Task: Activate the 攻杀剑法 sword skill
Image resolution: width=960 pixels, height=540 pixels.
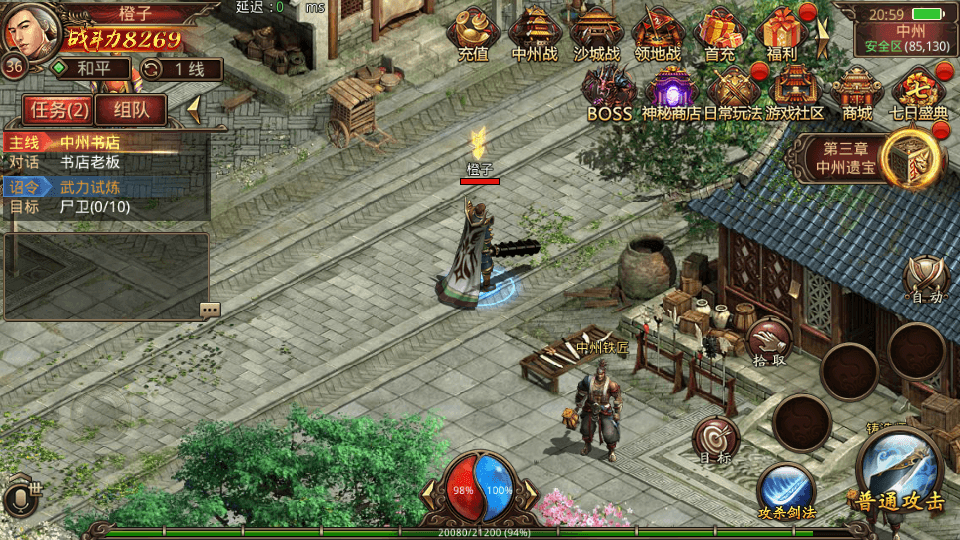Action: pos(785,490)
